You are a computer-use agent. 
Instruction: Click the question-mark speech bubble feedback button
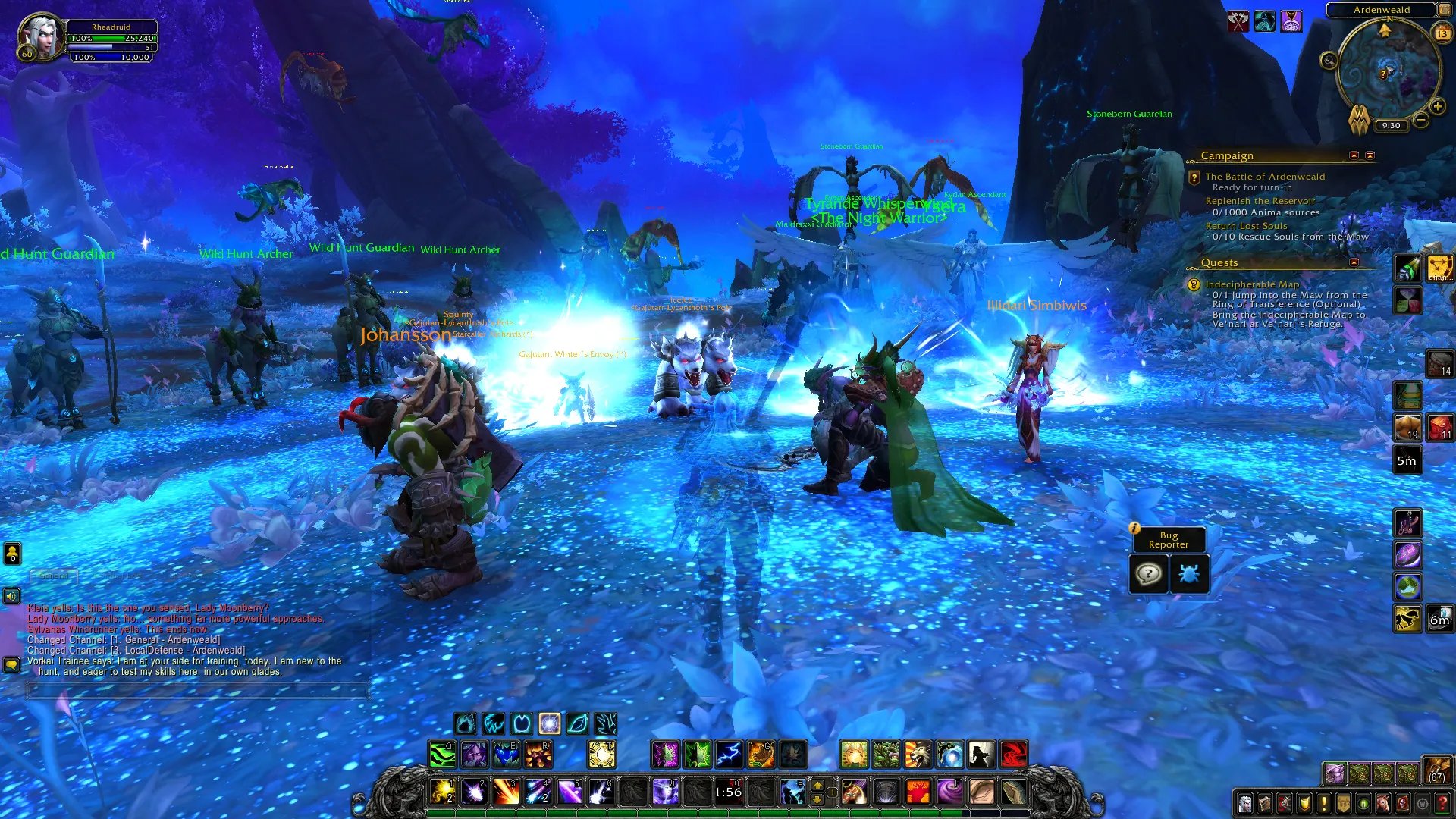coord(1148,574)
